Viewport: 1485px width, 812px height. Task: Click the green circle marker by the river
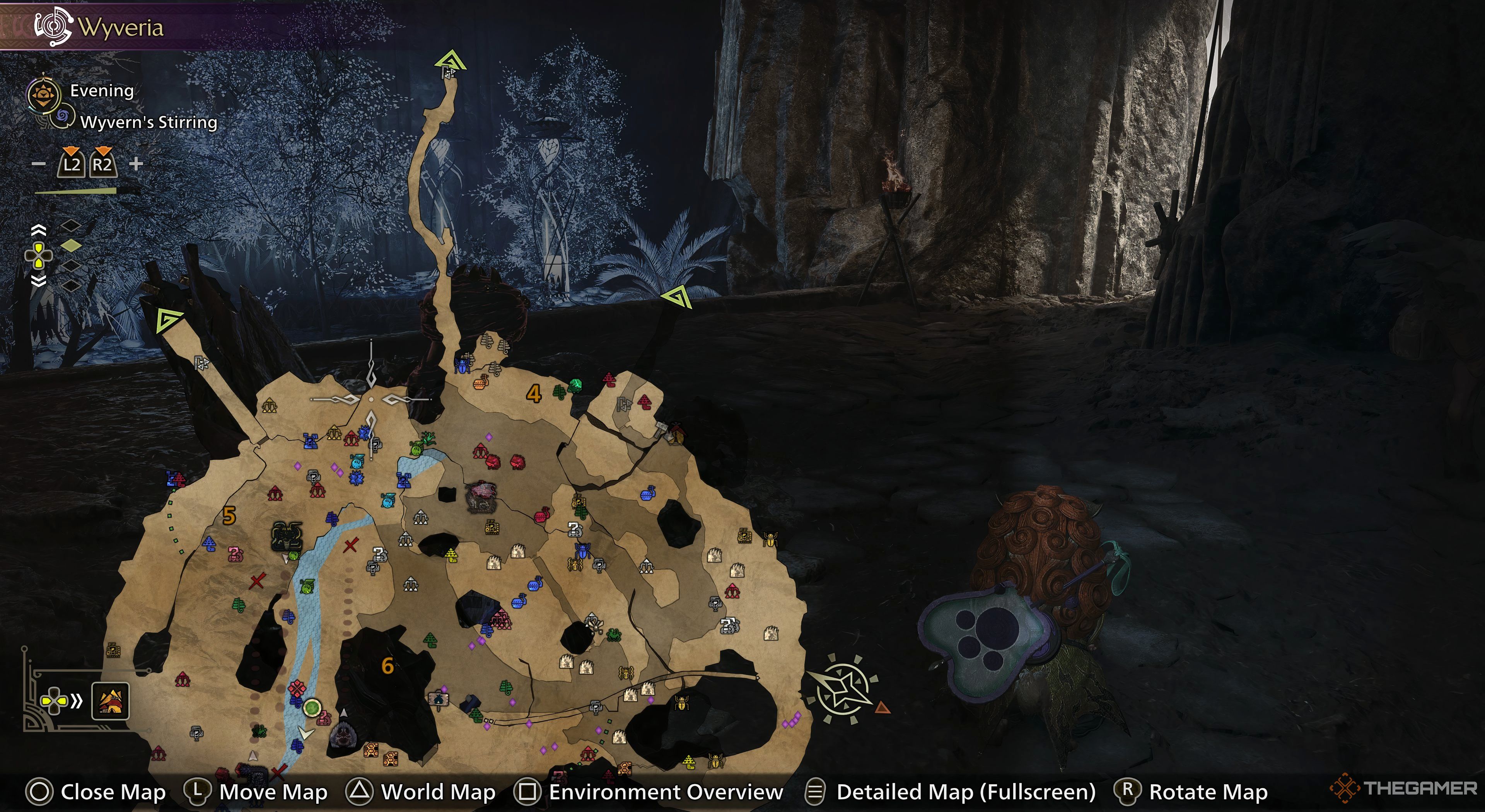[x=312, y=707]
